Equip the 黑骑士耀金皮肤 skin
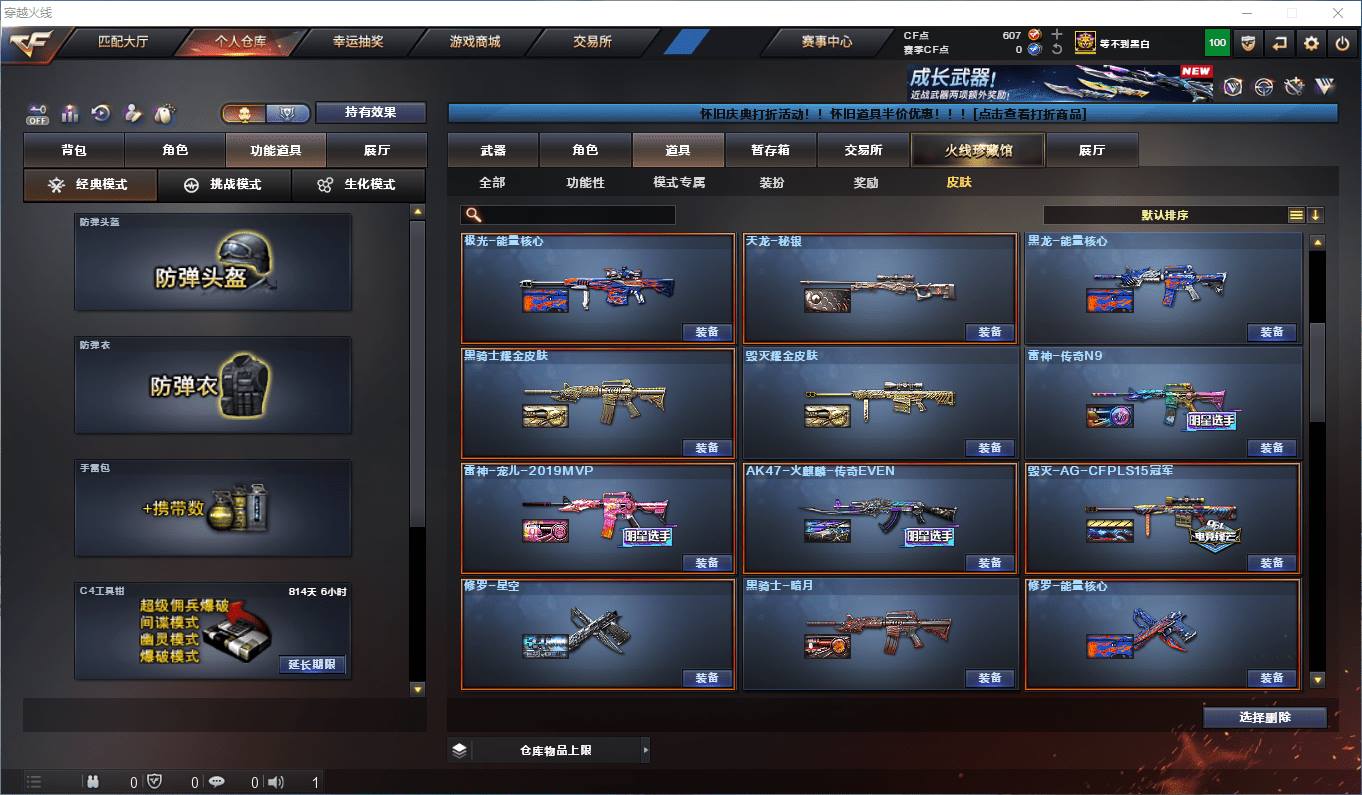This screenshot has height=795, width=1362. coord(707,447)
